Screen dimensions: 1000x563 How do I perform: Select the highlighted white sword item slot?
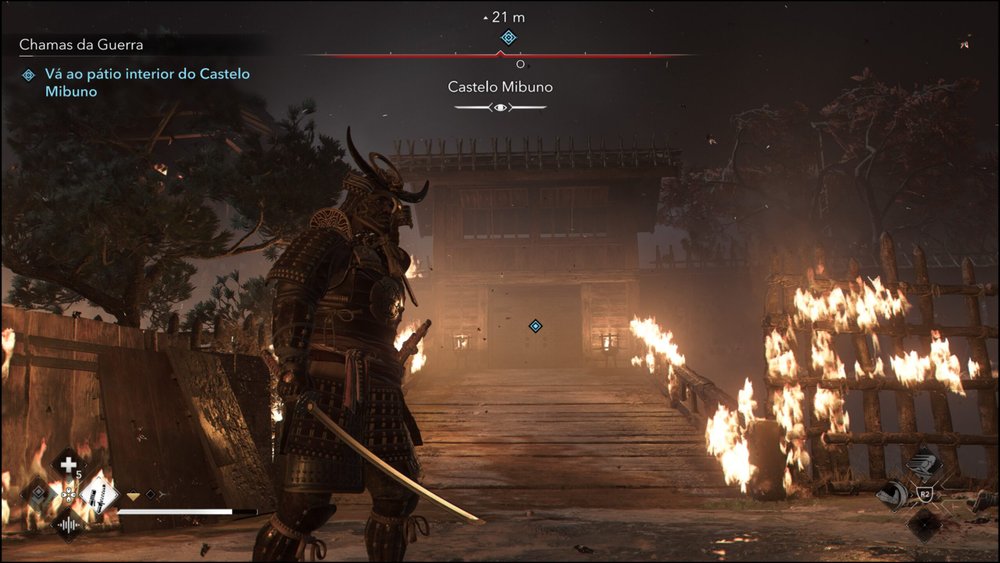point(100,493)
